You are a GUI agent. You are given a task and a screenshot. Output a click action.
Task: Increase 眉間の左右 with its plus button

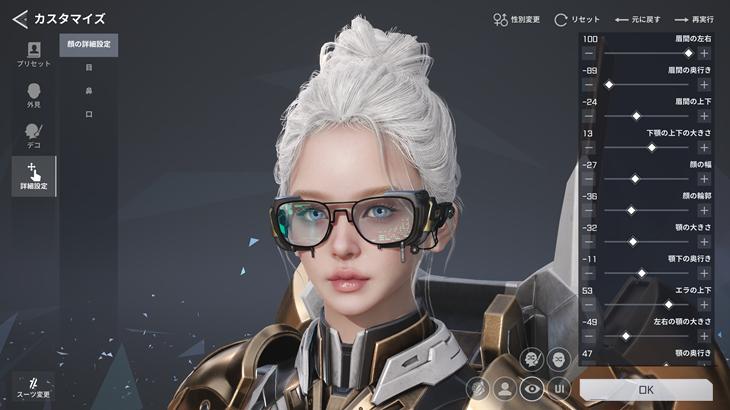704,53
